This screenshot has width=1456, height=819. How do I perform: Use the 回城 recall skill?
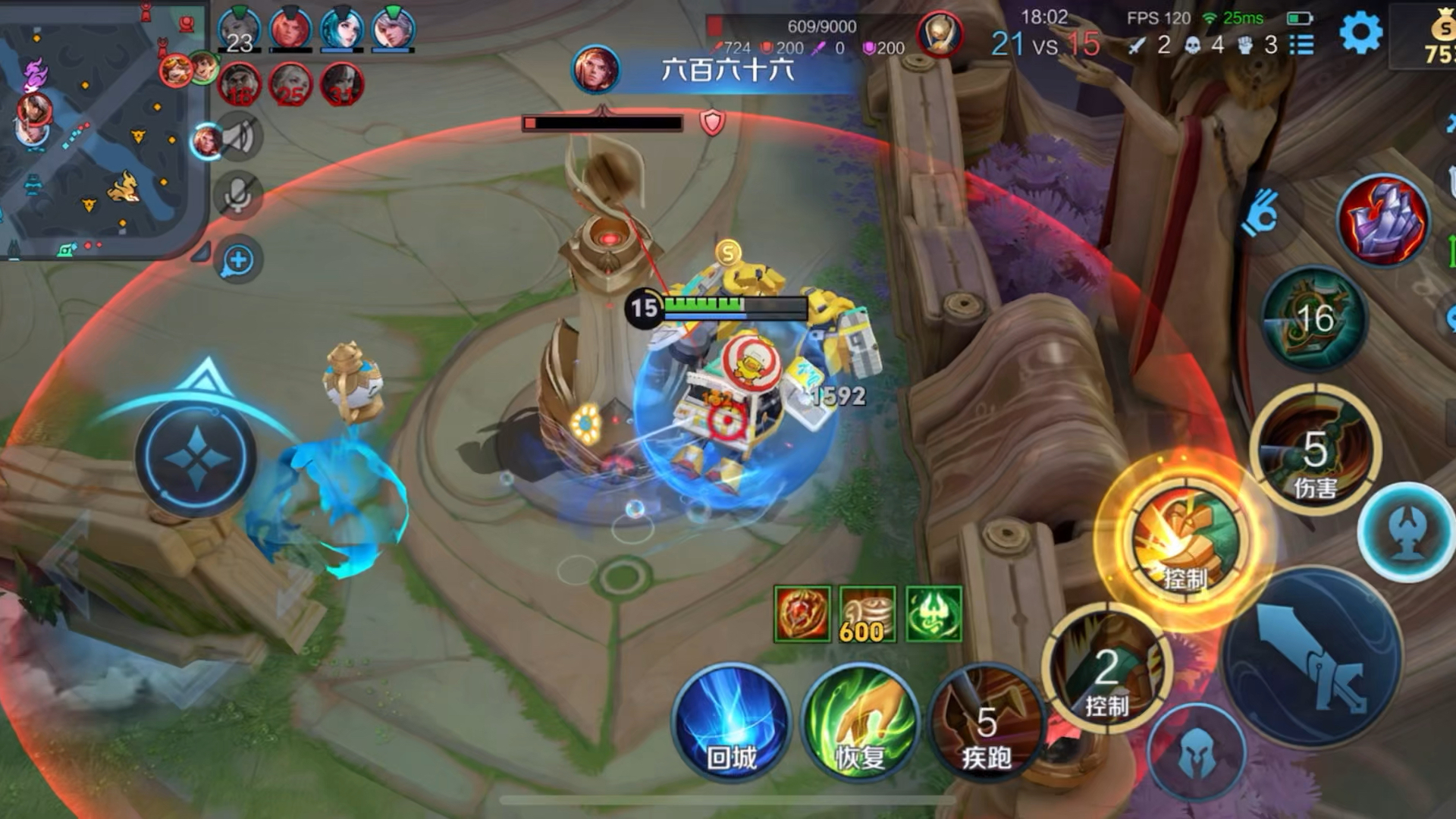(x=731, y=722)
